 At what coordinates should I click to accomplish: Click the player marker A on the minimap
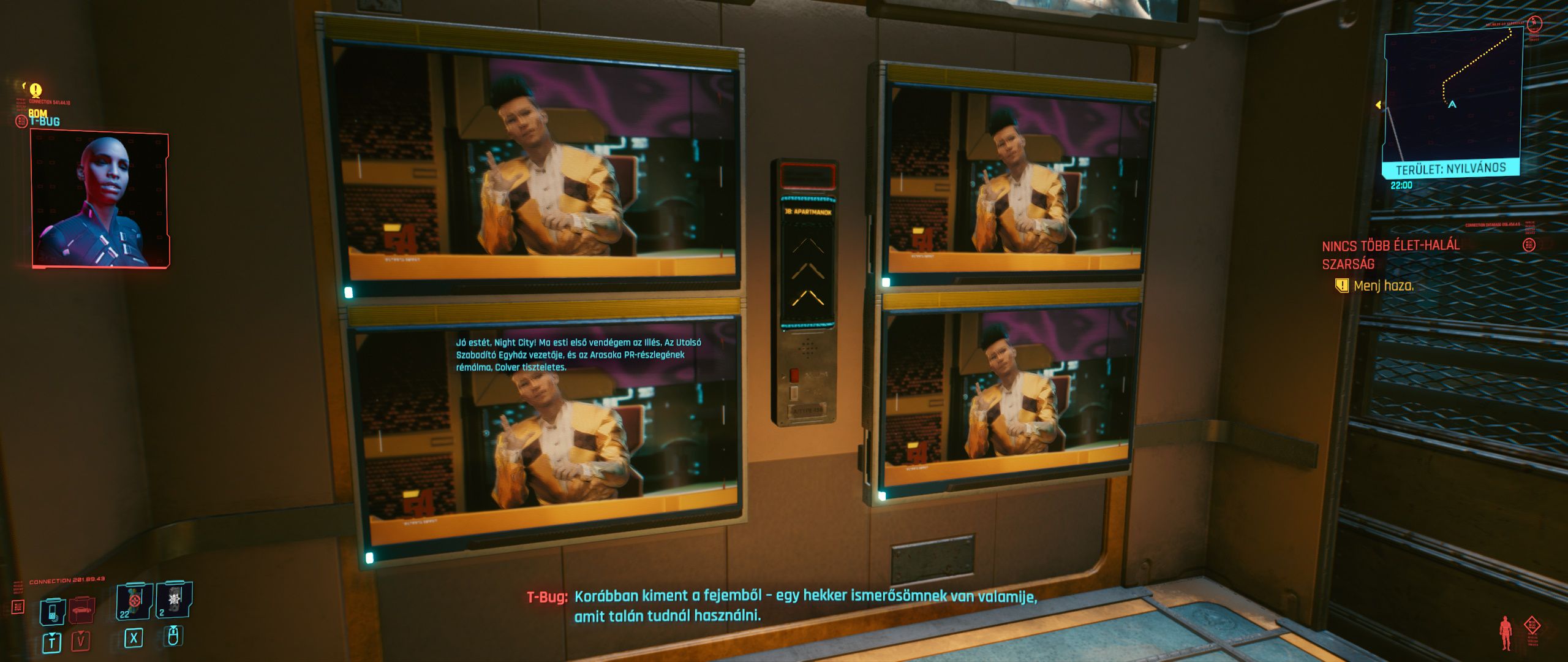coord(1452,105)
